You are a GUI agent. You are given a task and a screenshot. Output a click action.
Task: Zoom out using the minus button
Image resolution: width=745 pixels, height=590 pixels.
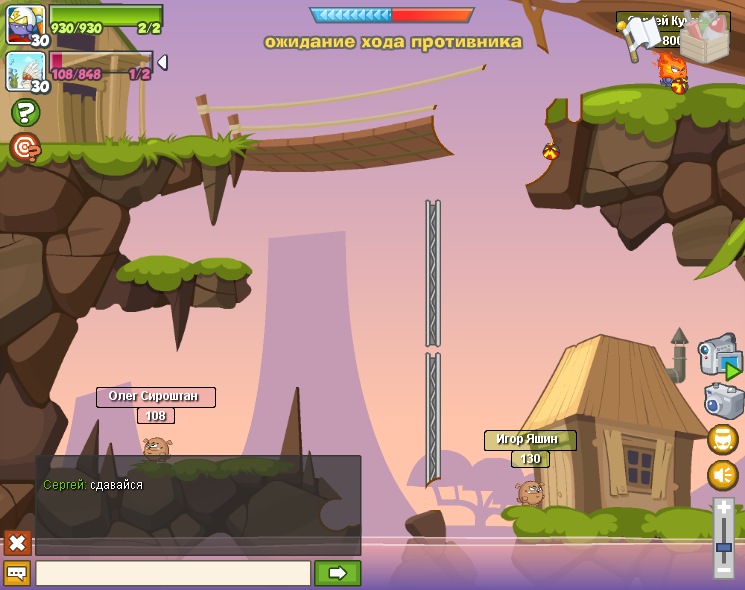coord(724,568)
